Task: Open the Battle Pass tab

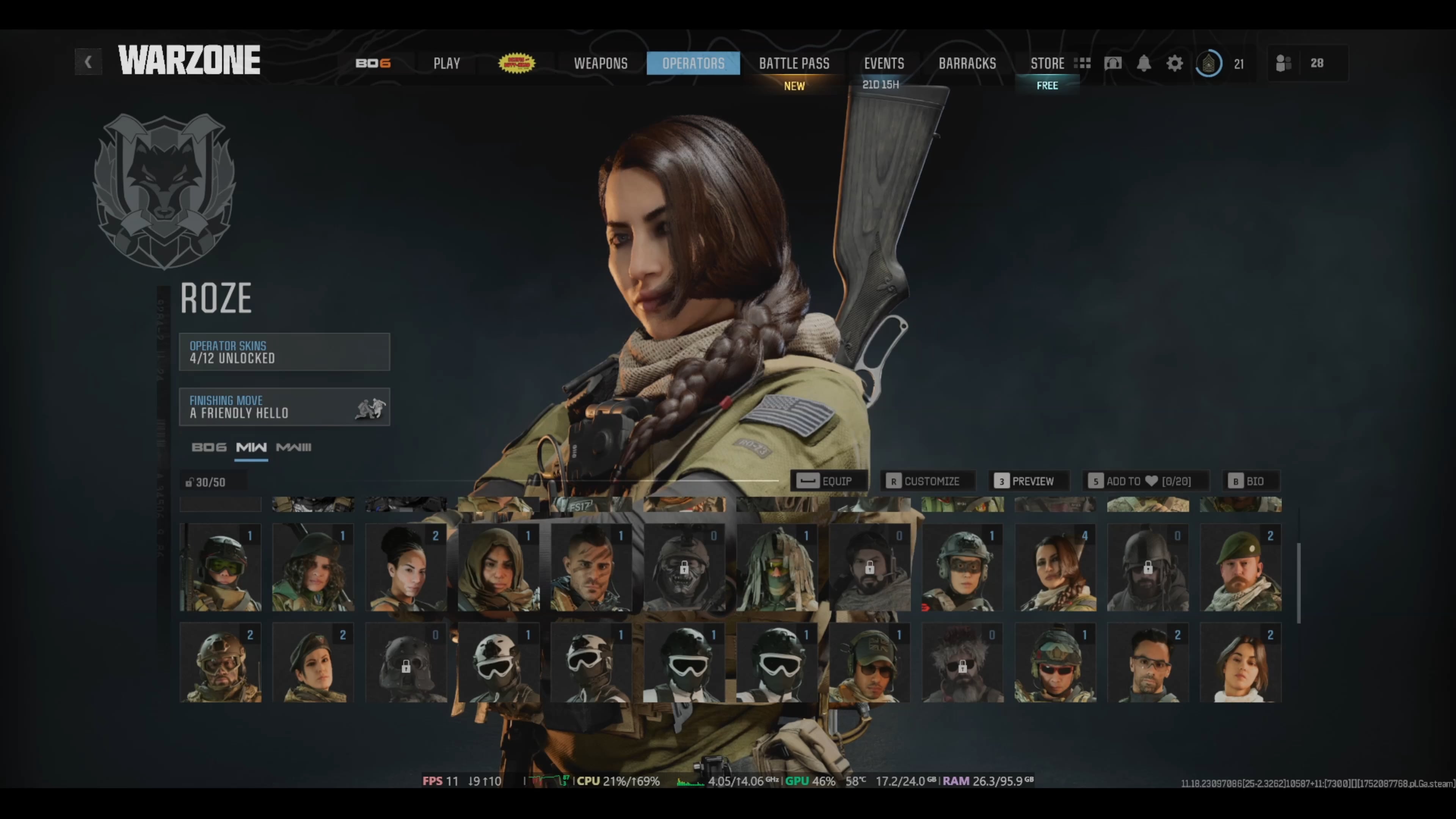Action: point(794,63)
